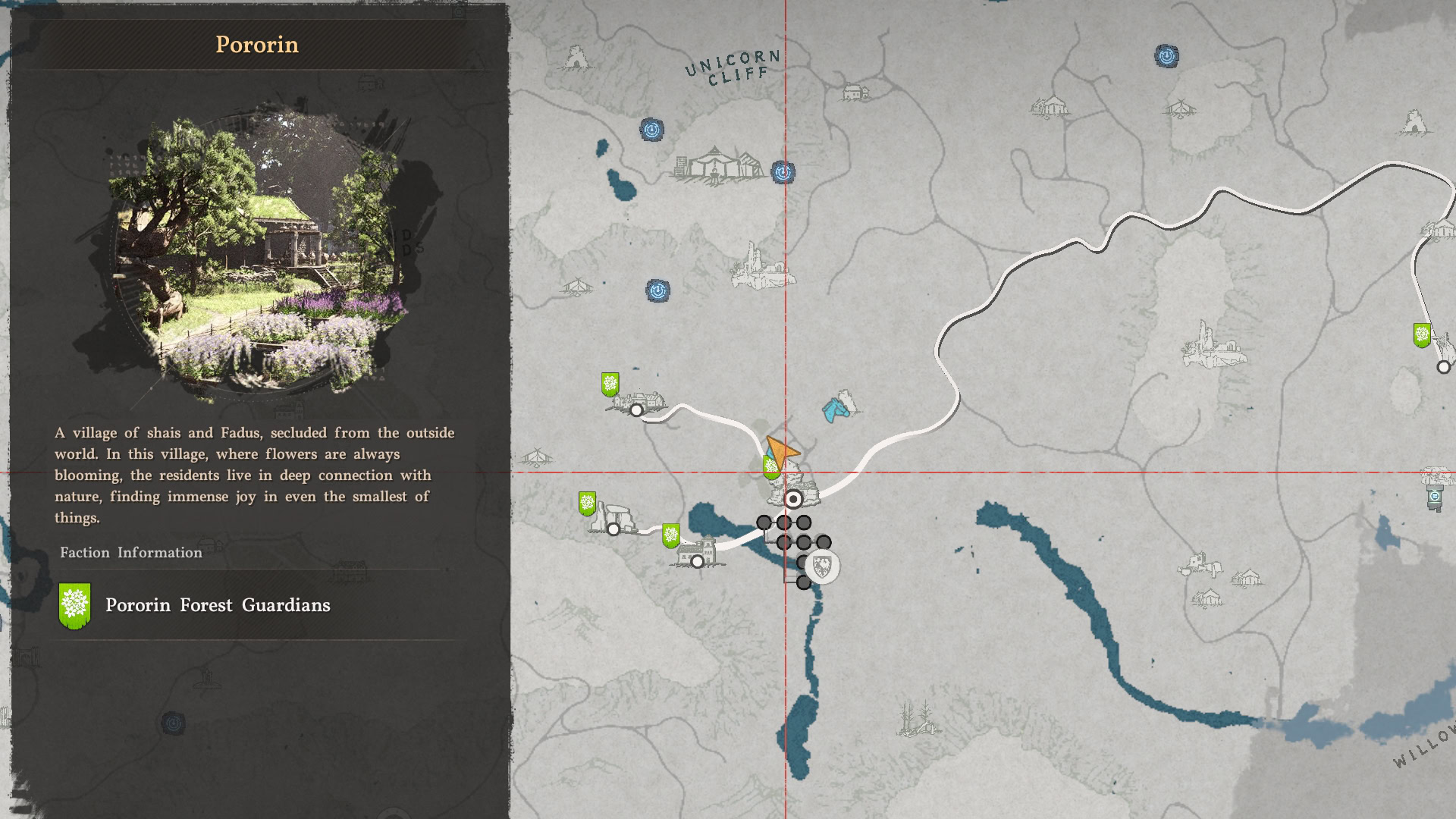Select the shield crest map marker
This screenshot has width=1456, height=819.
(x=822, y=566)
